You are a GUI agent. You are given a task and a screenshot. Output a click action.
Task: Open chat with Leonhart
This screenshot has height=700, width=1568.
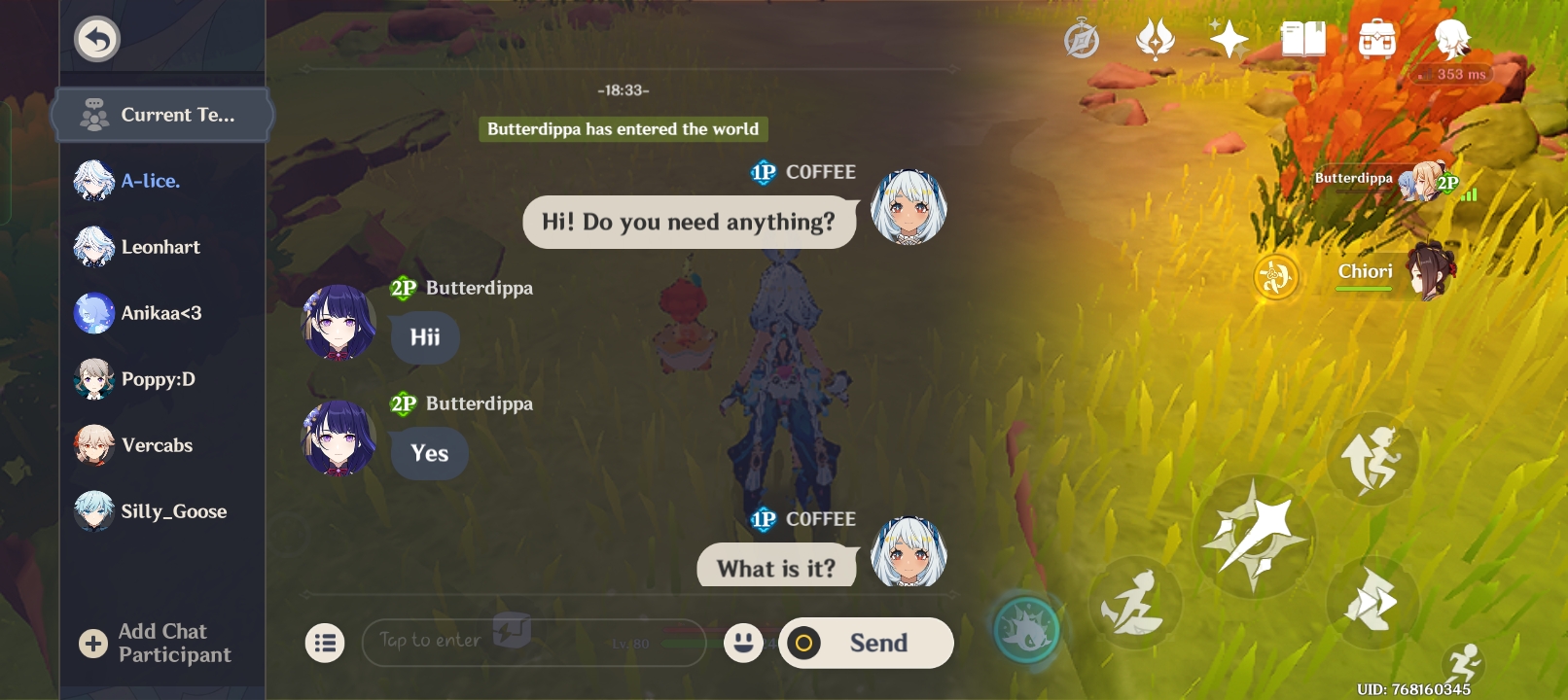[x=161, y=247]
